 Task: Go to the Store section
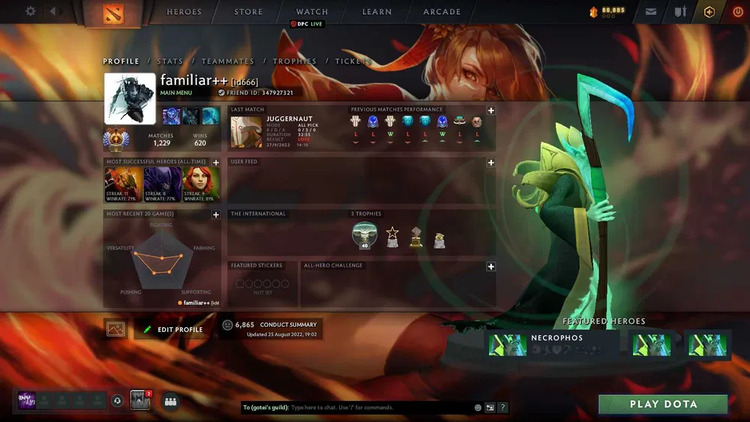click(248, 12)
